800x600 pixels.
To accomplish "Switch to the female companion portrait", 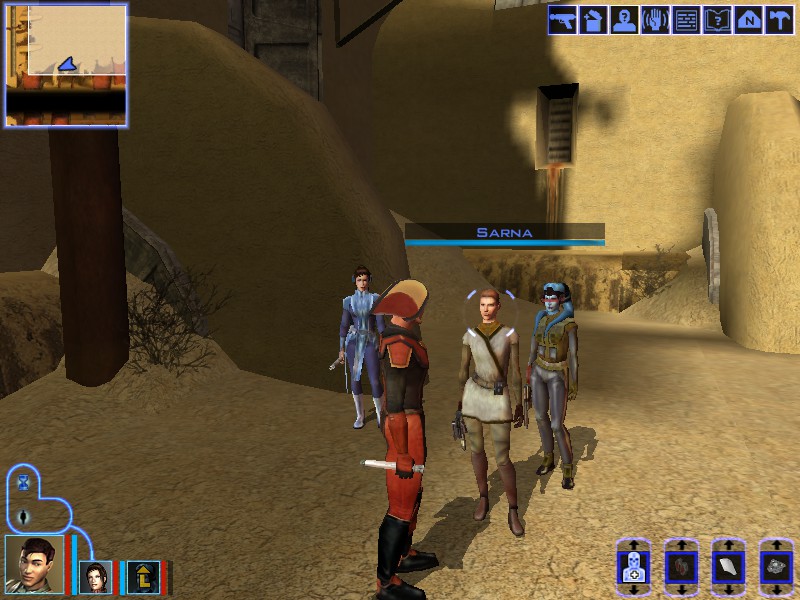I will click(97, 576).
